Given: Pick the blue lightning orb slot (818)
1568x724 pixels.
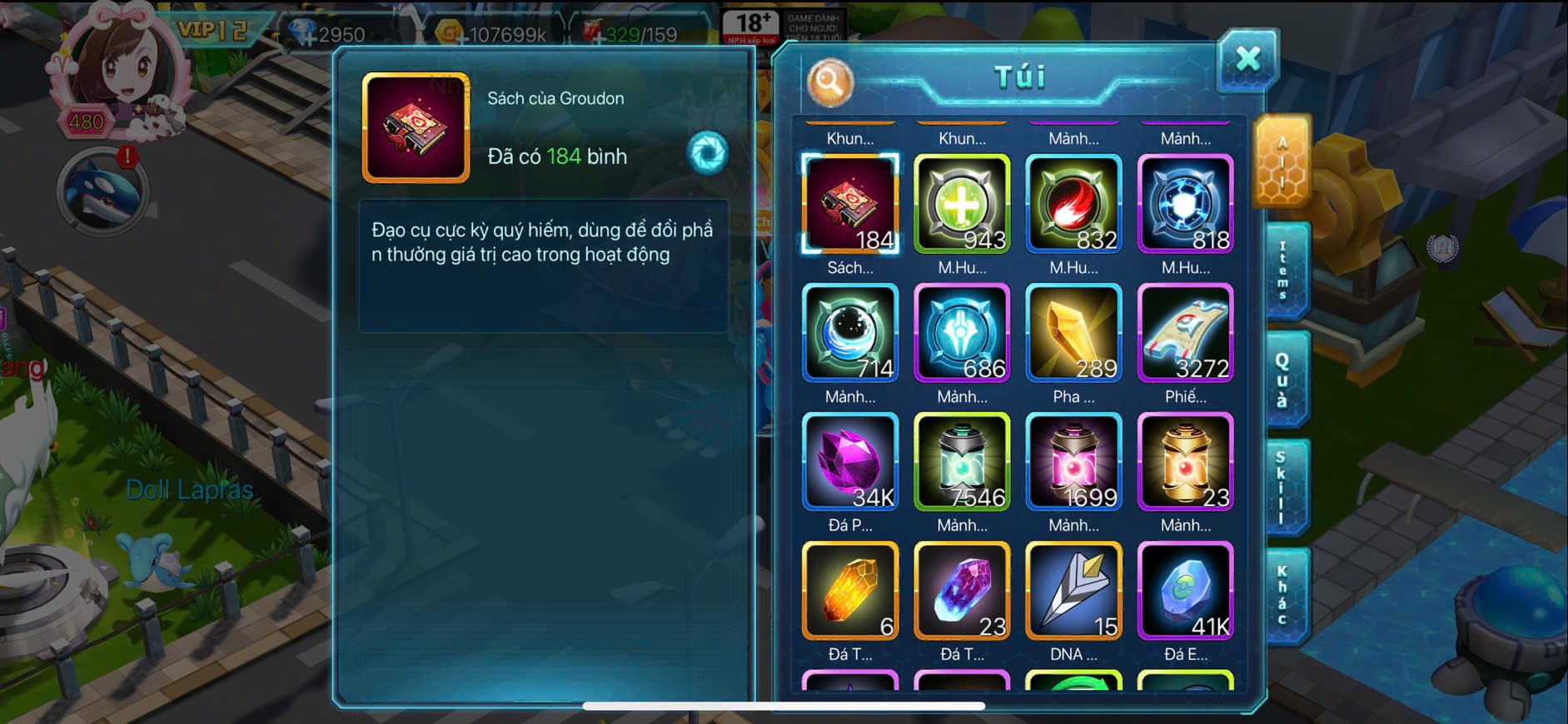Looking at the screenshot, I should coord(1185,203).
